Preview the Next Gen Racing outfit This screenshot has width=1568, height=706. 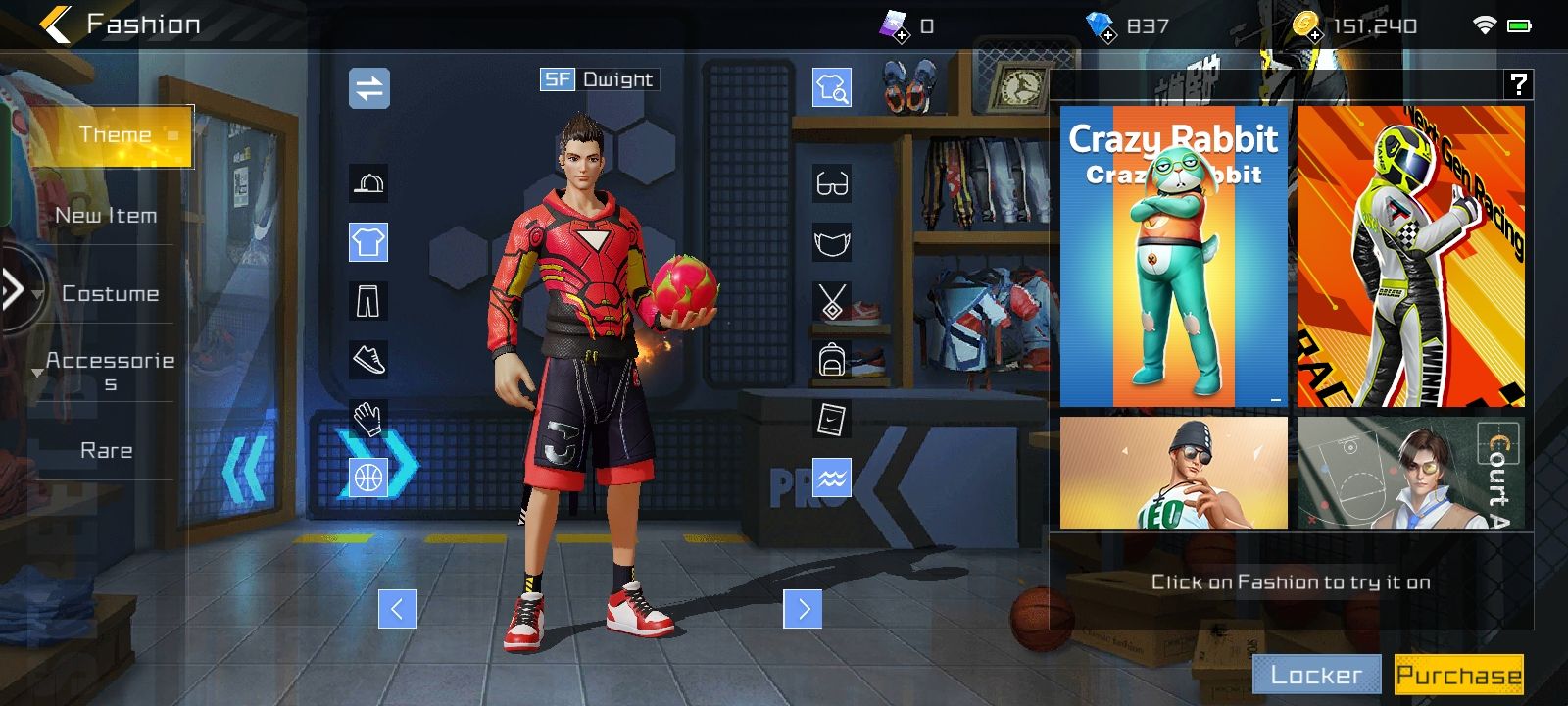[1410, 256]
